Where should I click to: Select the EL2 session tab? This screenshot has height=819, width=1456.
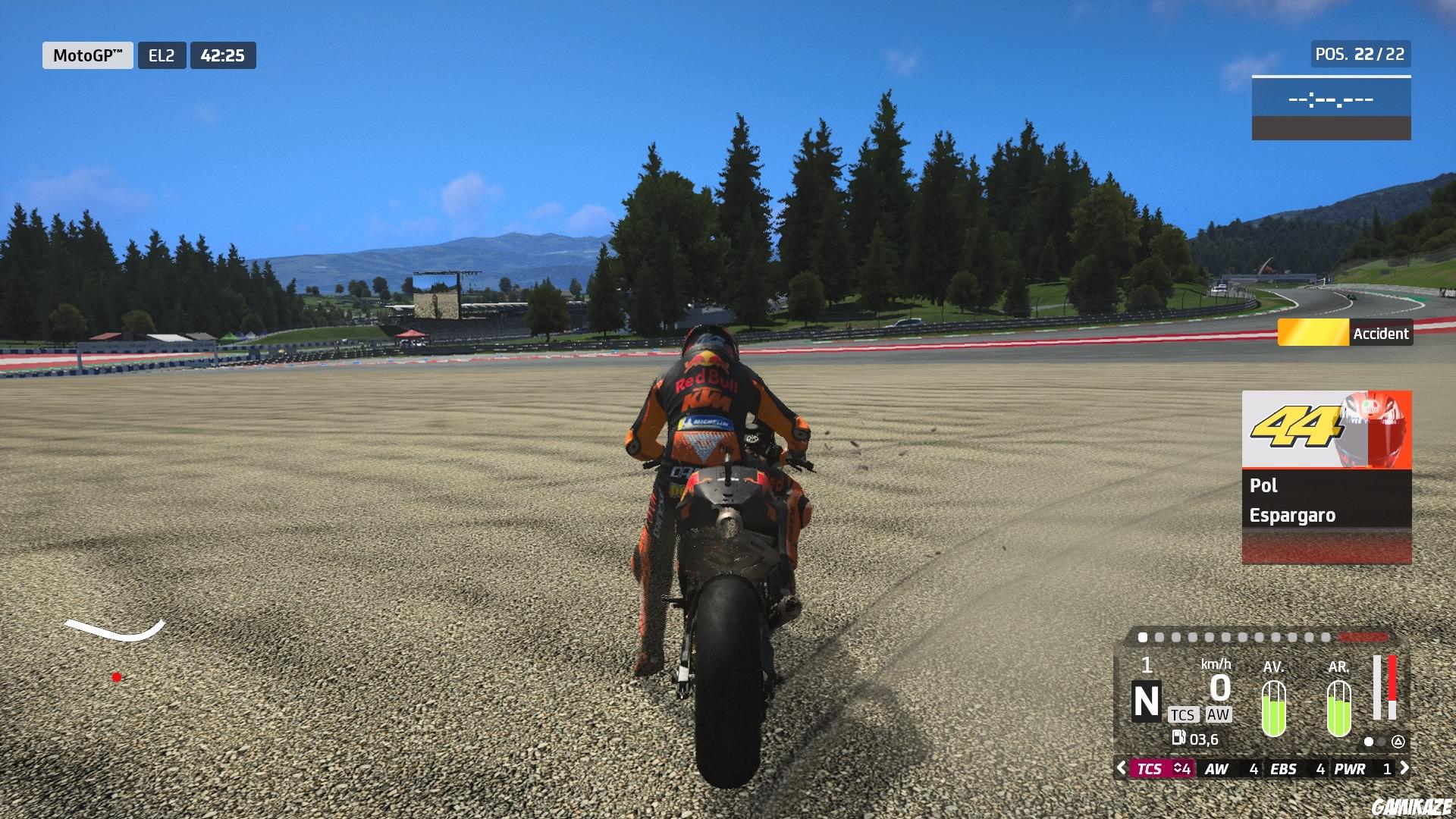coord(162,55)
